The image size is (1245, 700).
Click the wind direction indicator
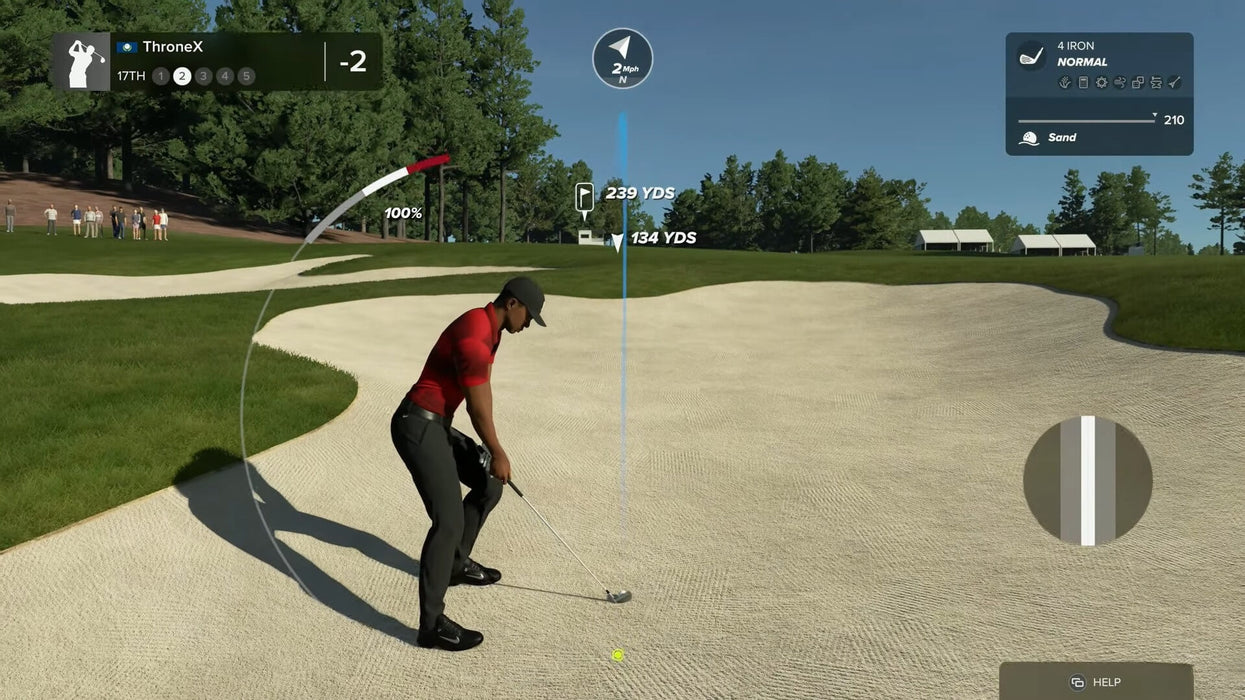coord(622,58)
